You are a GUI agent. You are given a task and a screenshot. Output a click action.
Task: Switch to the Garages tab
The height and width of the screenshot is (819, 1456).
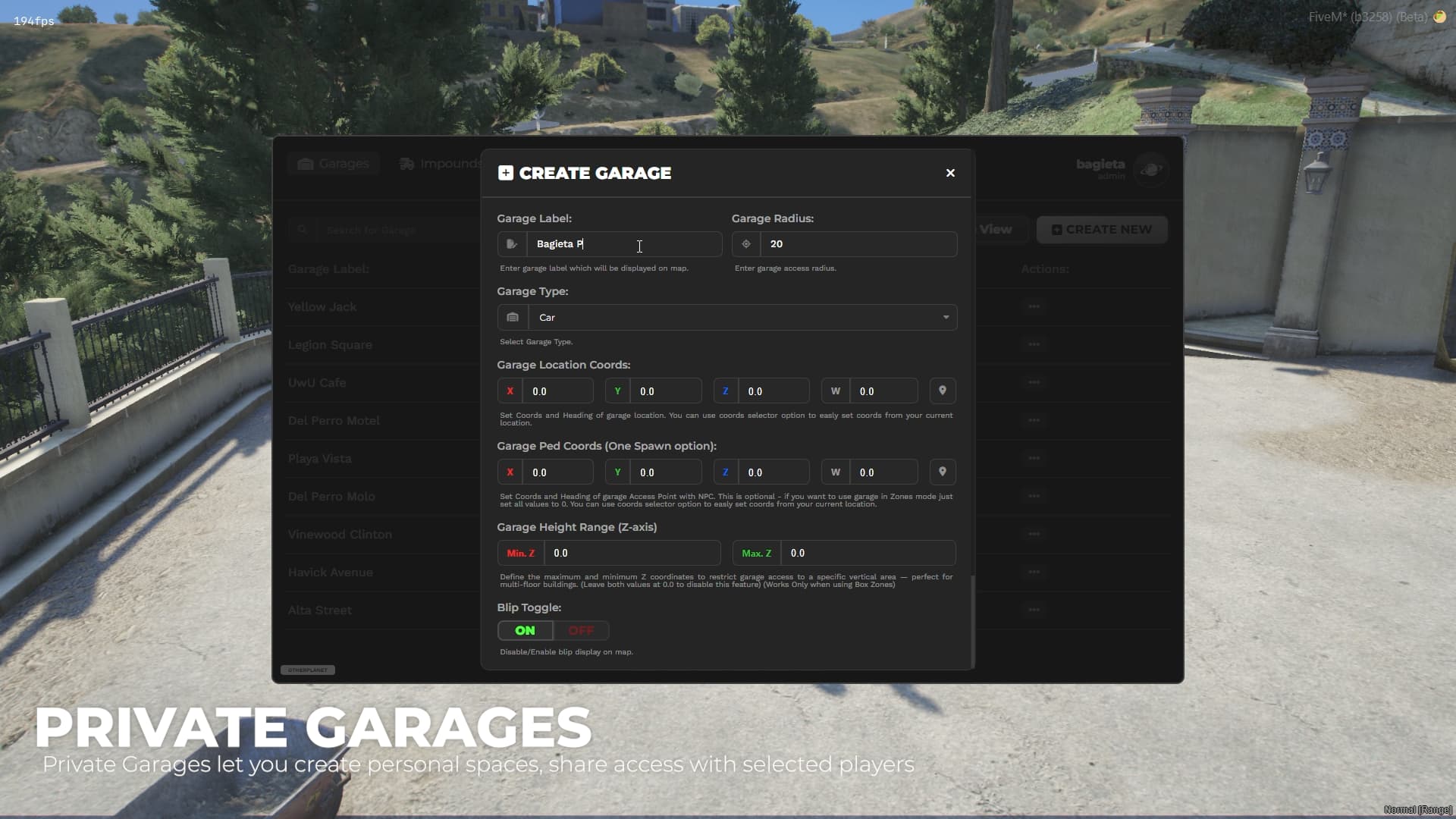[333, 163]
